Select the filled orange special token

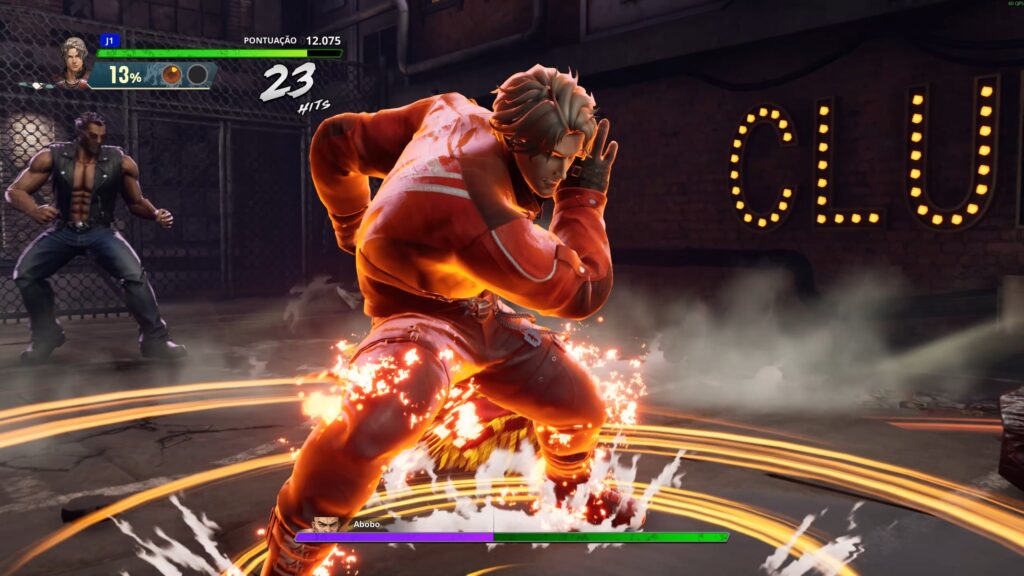click(x=172, y=75)
